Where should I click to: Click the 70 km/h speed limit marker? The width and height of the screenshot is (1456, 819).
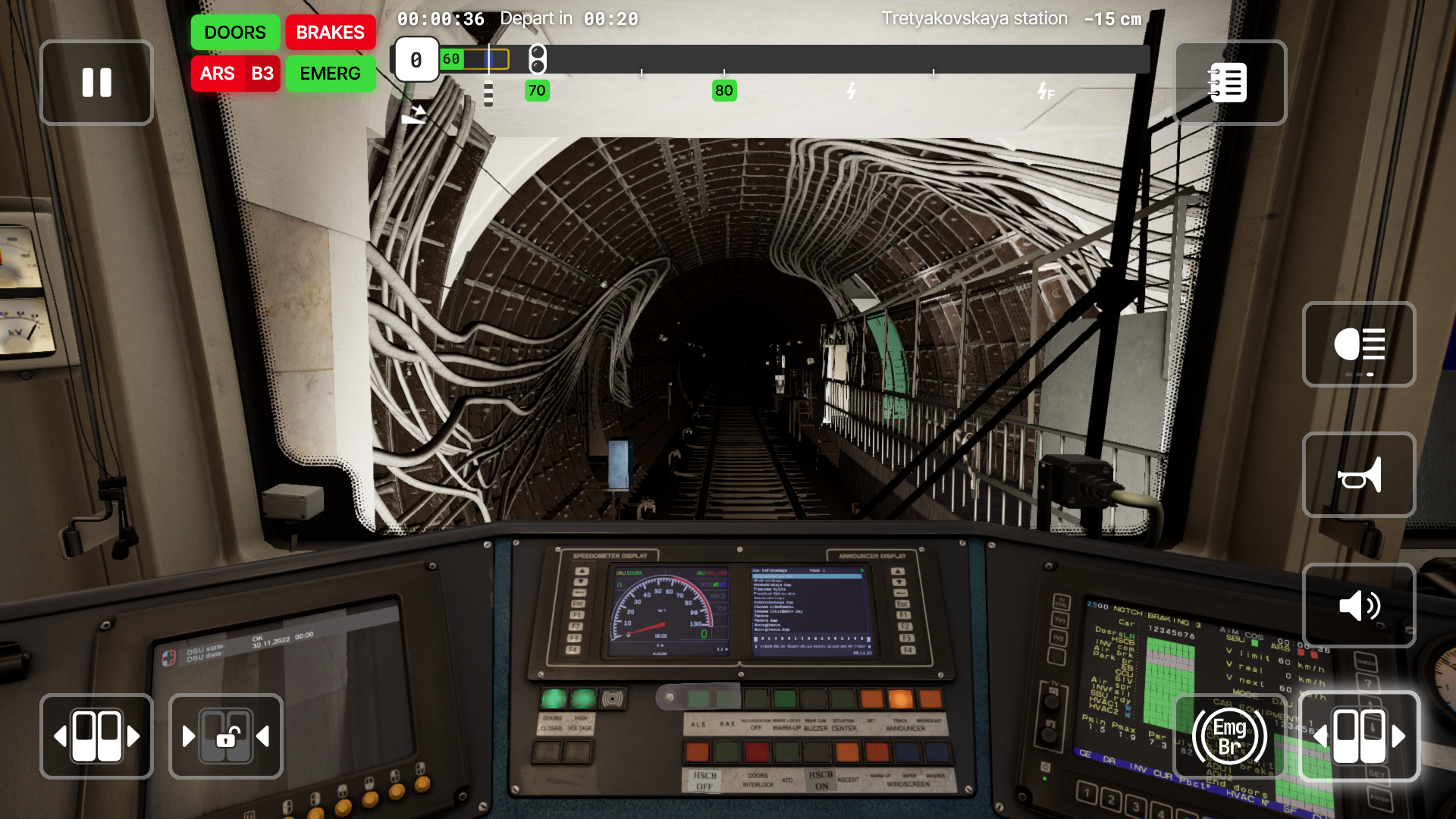point(537,90)
